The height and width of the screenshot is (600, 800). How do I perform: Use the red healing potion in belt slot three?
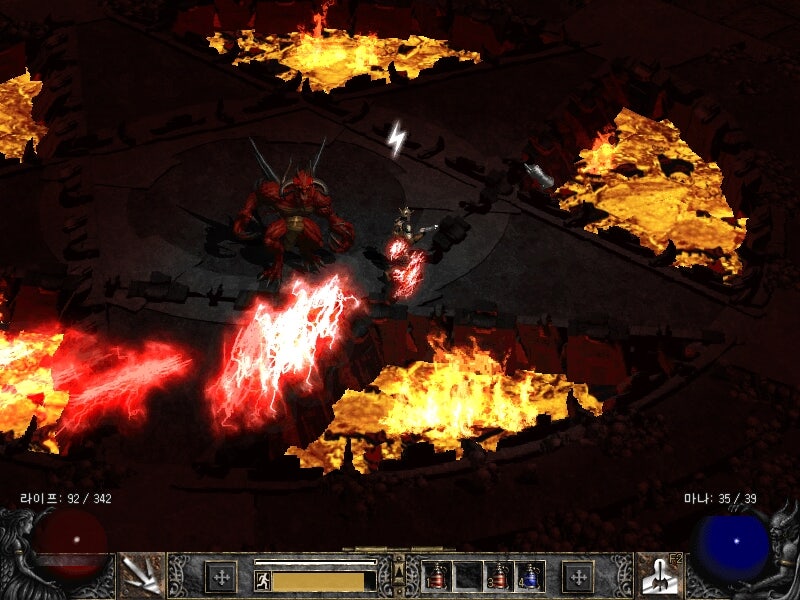pyautogui.click(x=499, y=576)
